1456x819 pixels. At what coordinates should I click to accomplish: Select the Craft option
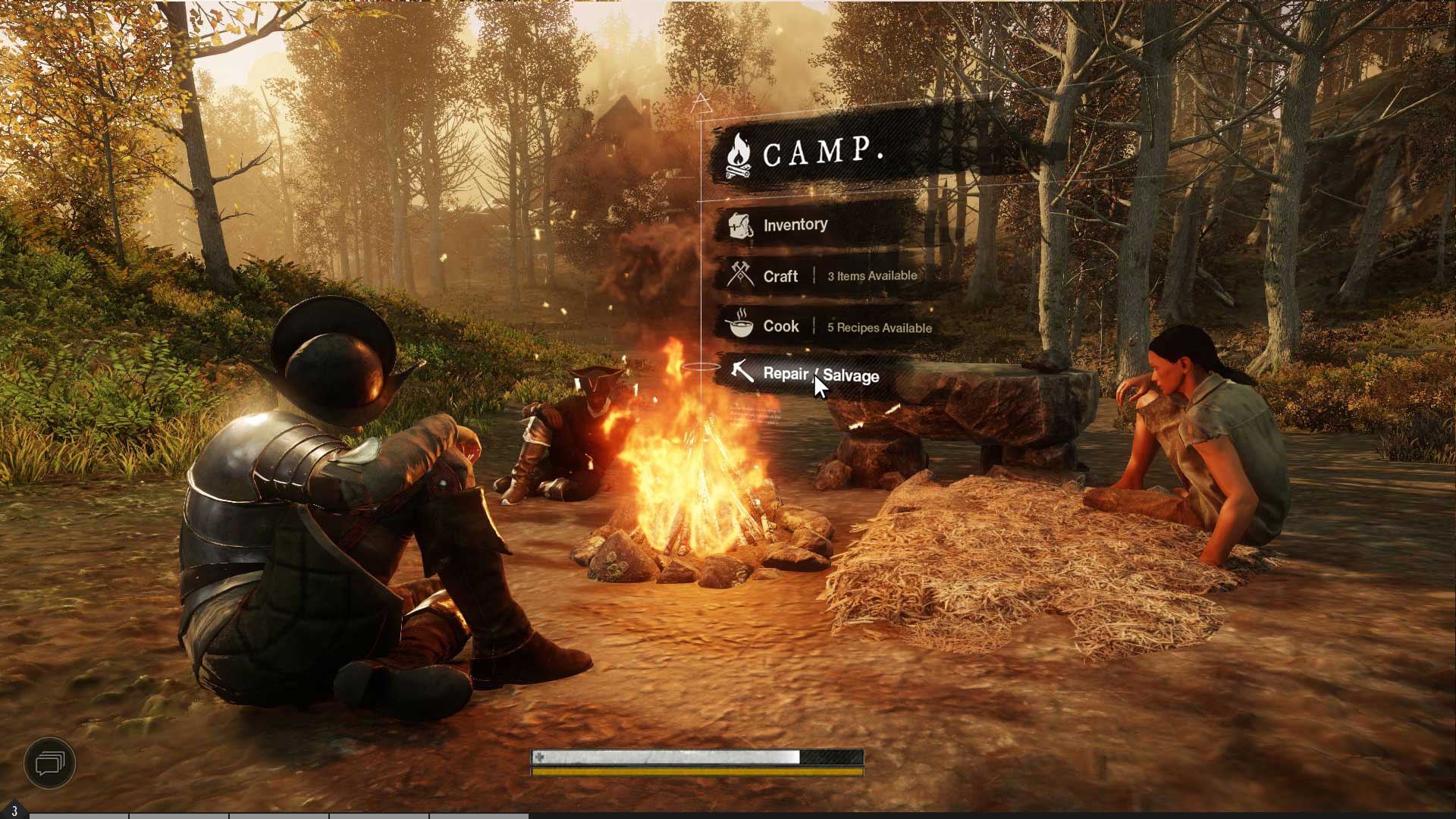780,276
